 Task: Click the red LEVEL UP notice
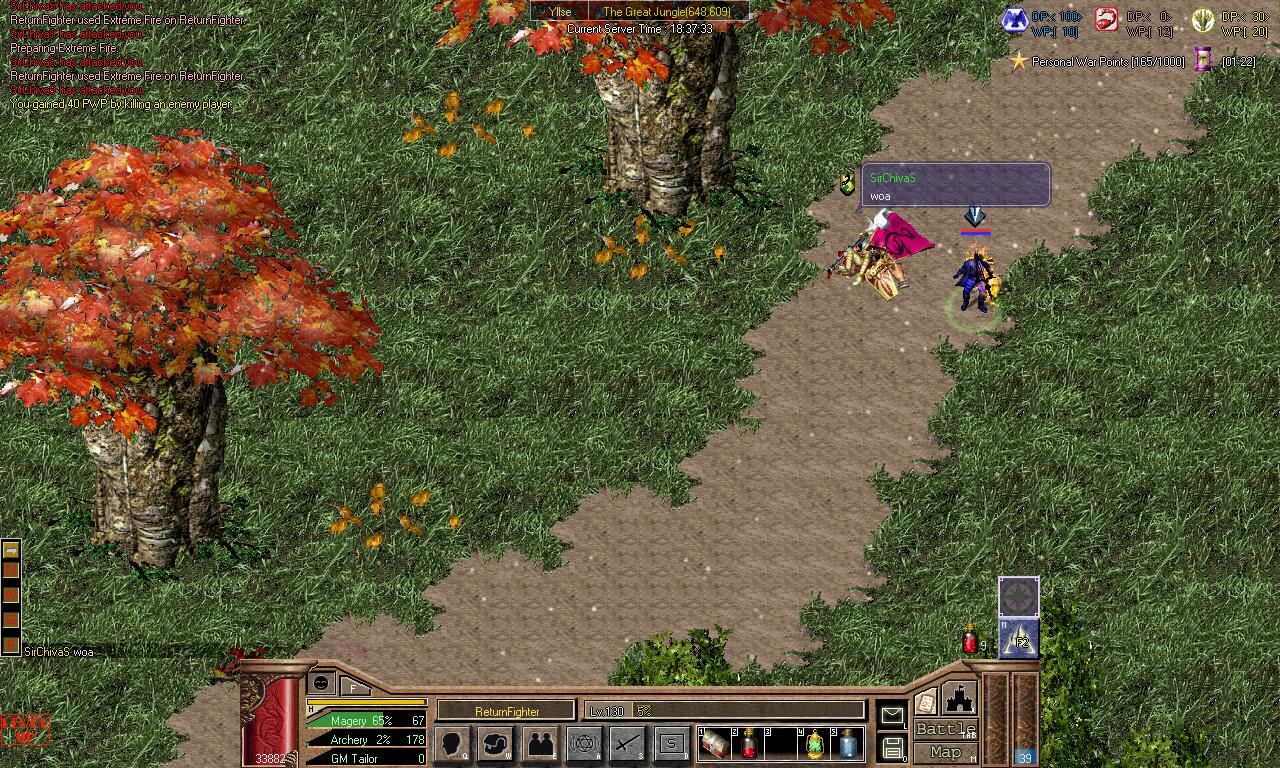click(23, 729)
